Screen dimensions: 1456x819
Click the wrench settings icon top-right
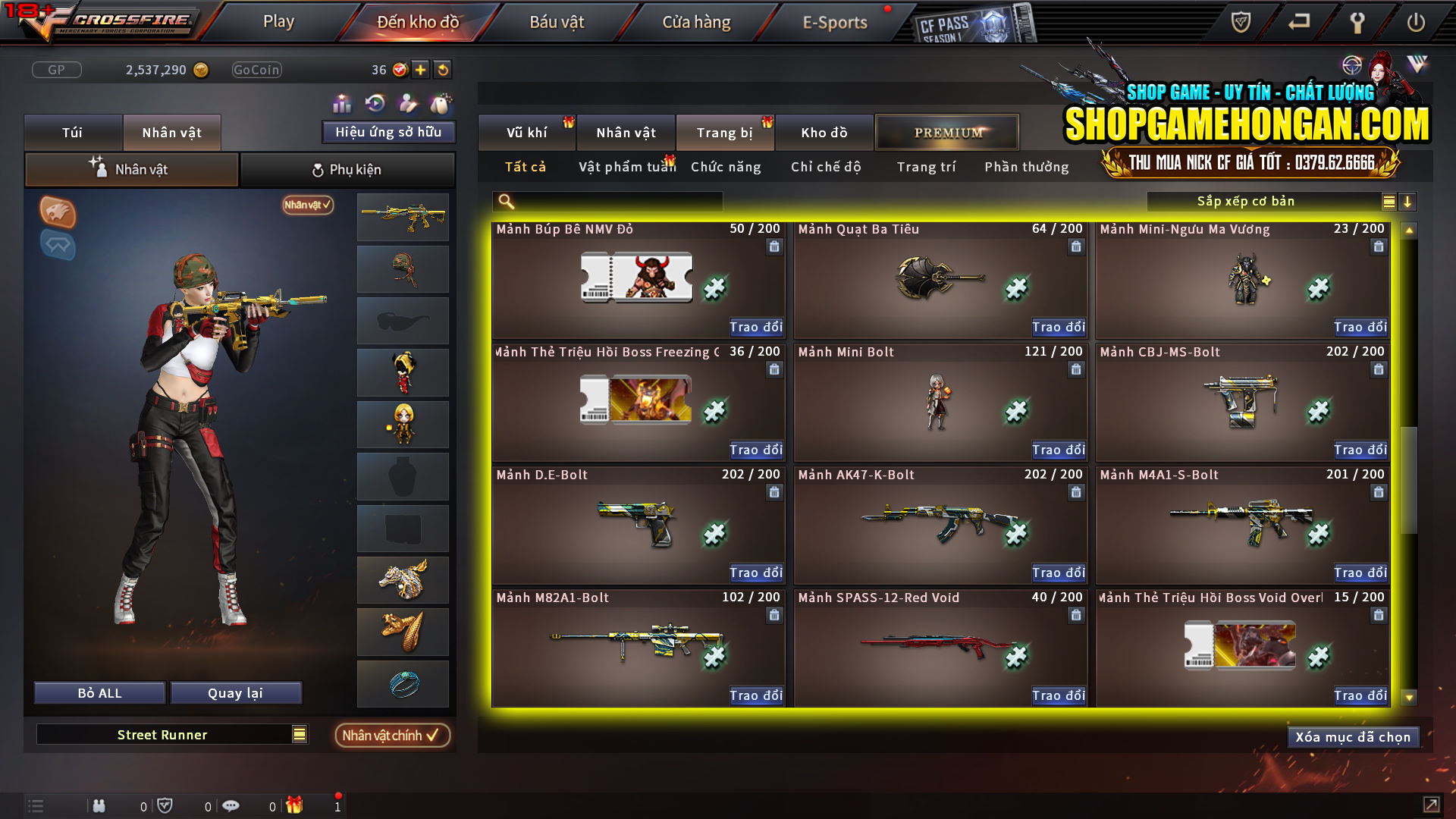tap(1357, 23)
